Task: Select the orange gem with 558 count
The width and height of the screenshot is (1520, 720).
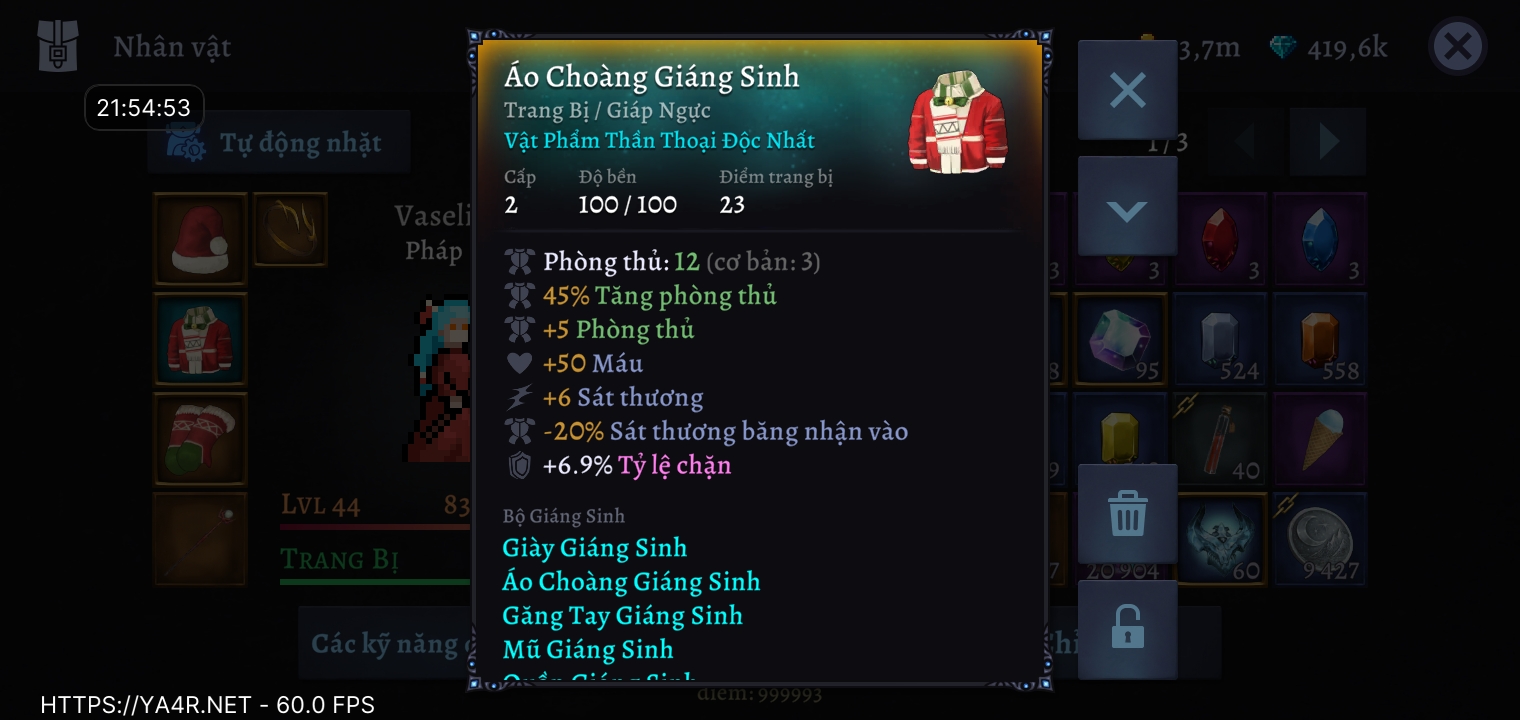Action: click(1320, 340)
